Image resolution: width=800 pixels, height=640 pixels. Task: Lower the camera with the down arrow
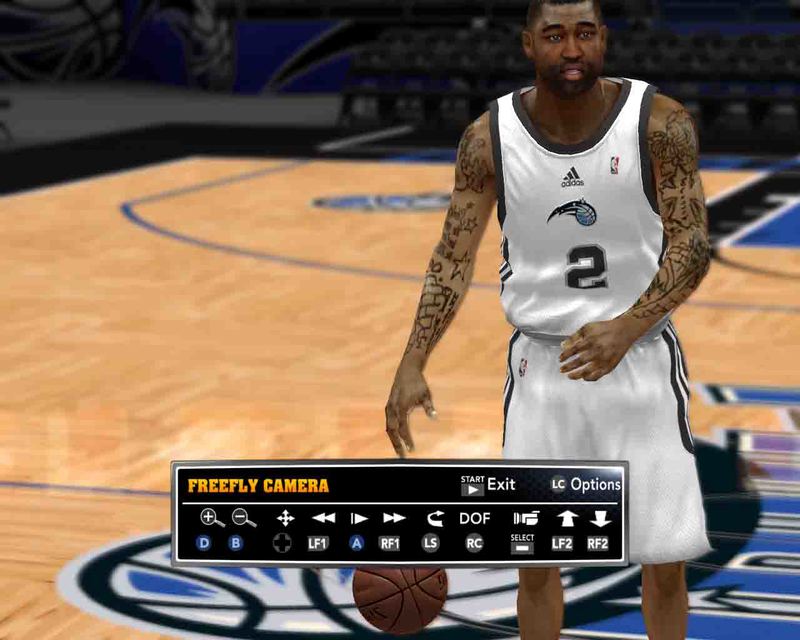click(x=600, y=518)
